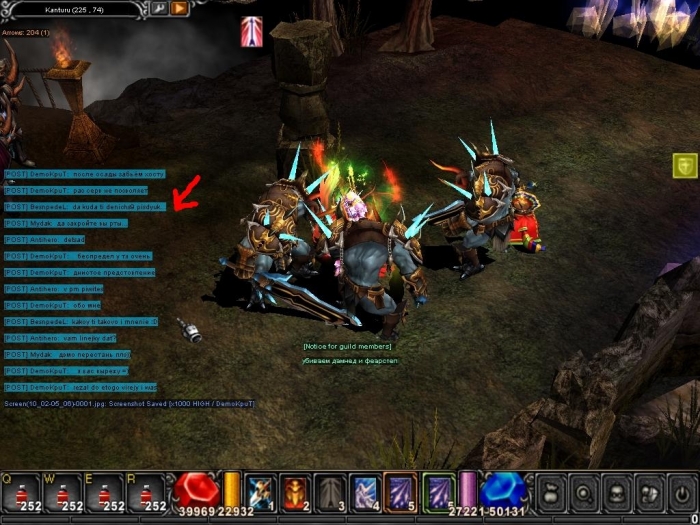Open the wrench settings button

coord(159,9)
